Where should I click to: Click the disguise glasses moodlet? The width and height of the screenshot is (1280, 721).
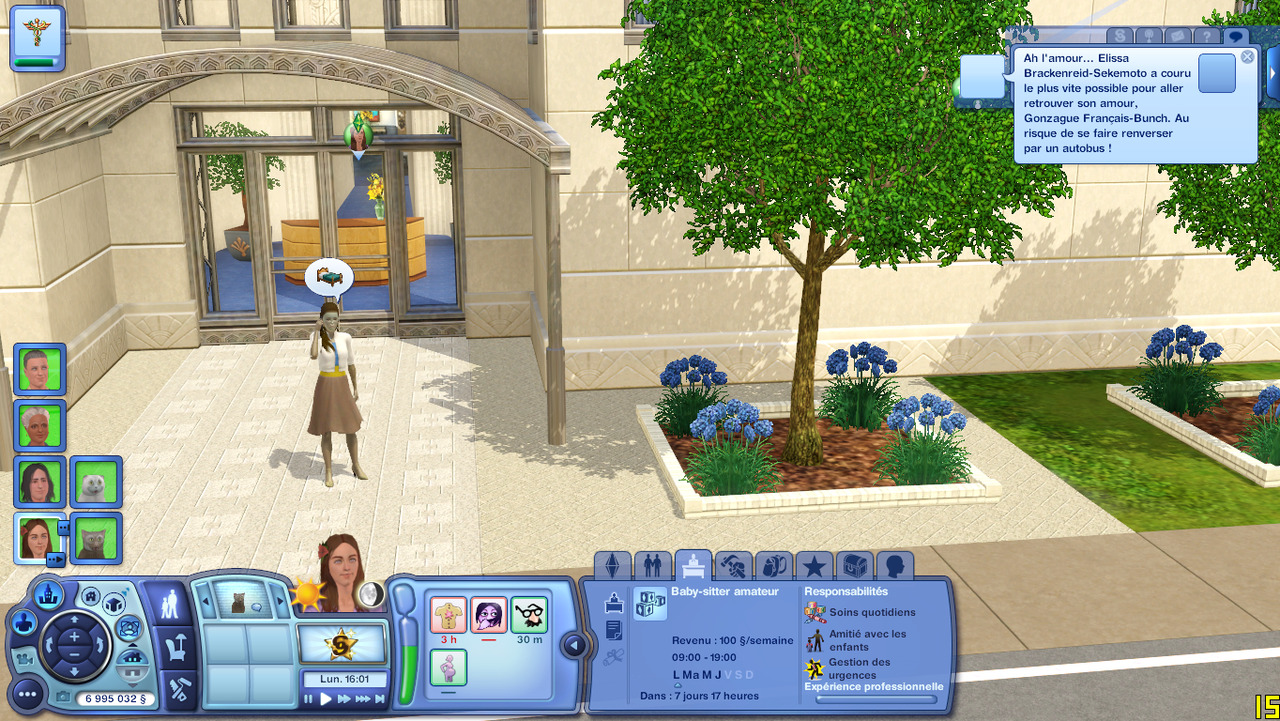click(x=529, y=615)
